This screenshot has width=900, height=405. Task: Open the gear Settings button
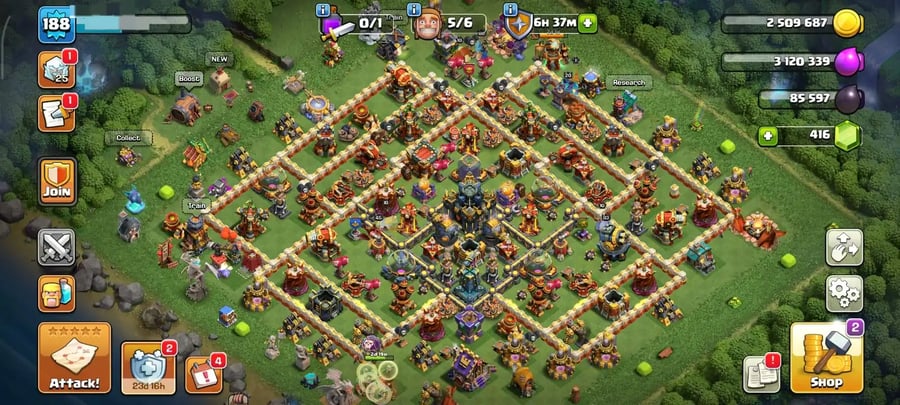point(844,294)
